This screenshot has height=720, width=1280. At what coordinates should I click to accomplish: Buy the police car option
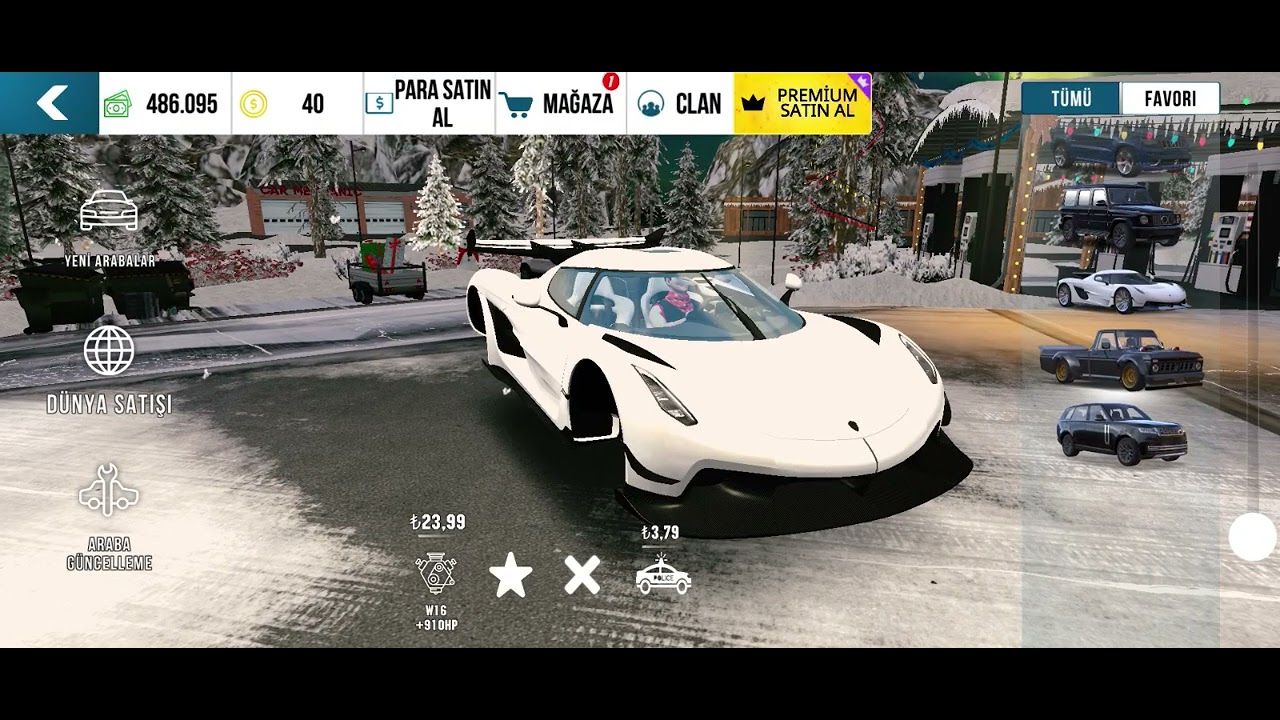pos(663,575)
